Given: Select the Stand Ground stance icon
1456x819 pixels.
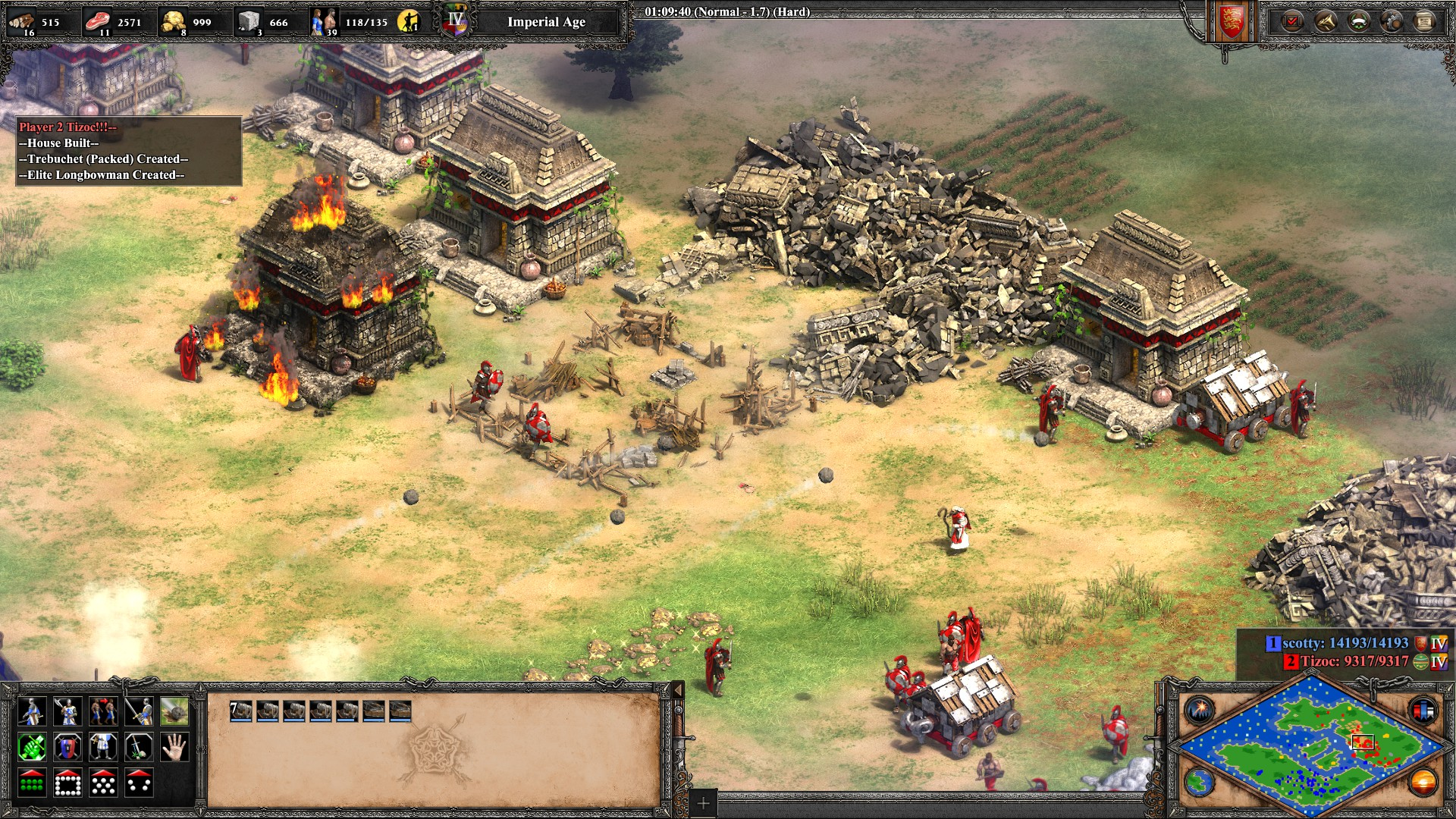Looking at the screenshot, I should 103,748.
